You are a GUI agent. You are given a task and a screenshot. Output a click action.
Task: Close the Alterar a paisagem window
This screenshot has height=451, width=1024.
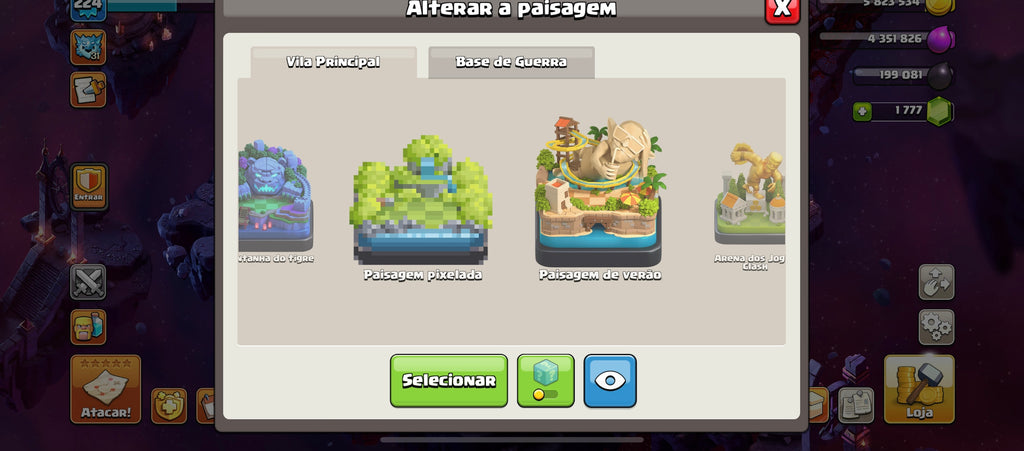pos(781,9)
